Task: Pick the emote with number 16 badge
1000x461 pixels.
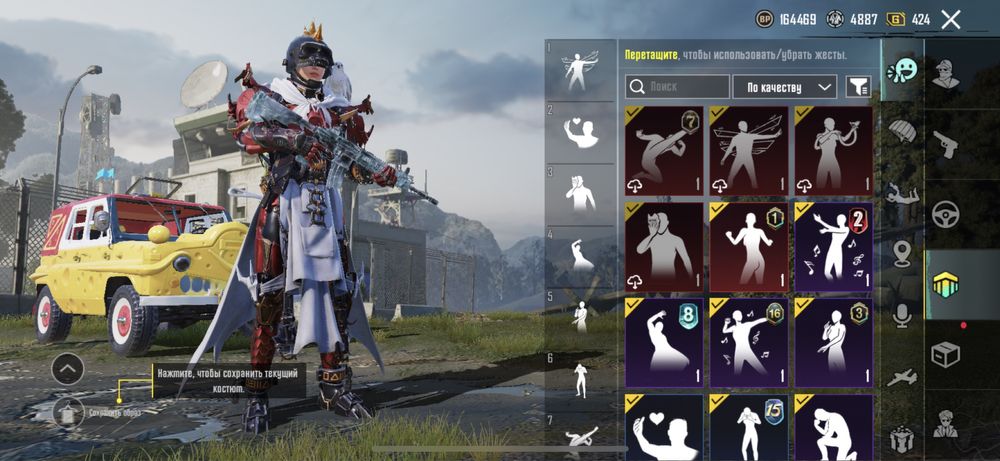Action: point(749,342)
